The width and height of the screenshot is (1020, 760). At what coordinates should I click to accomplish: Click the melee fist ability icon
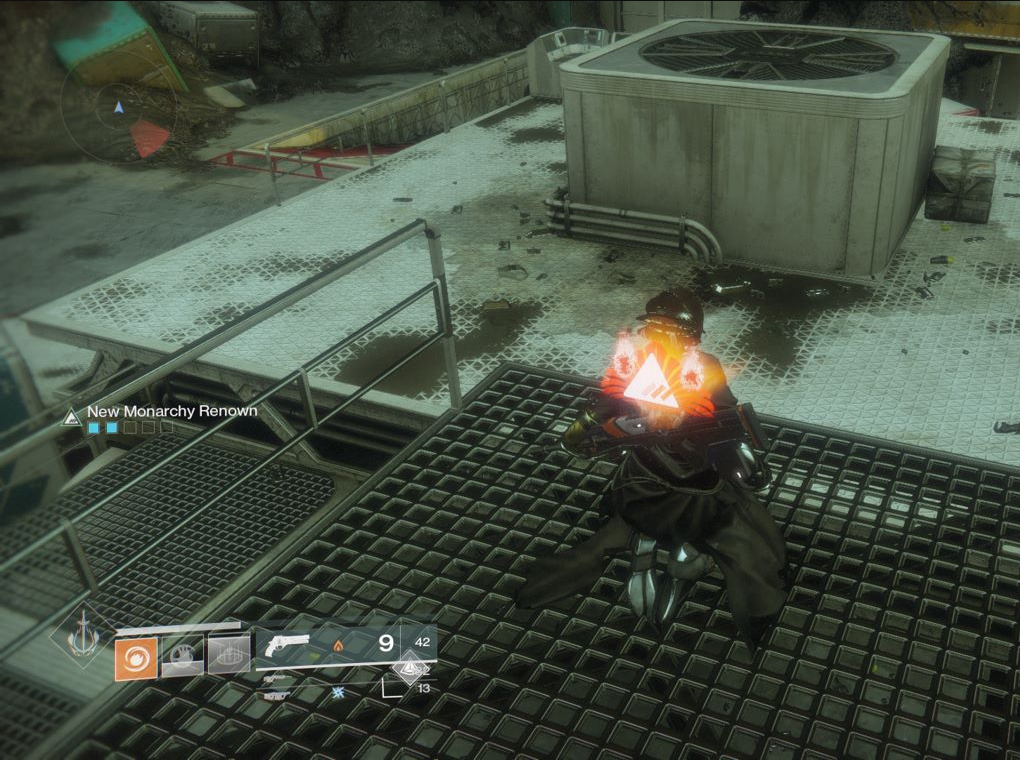(x=182, y=657)
